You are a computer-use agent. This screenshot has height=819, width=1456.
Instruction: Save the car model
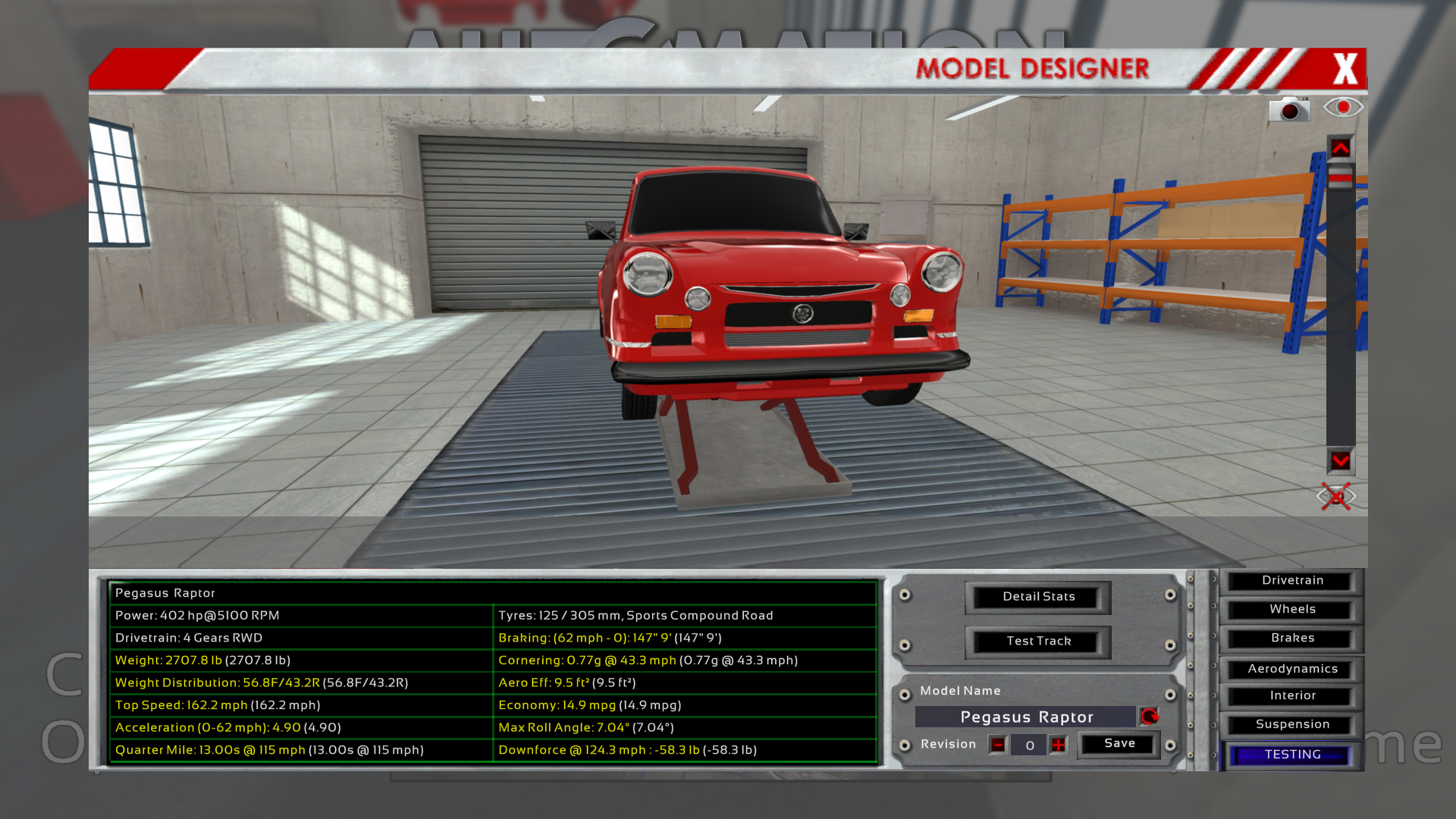pyautogui.click(x=1119, y=744)
